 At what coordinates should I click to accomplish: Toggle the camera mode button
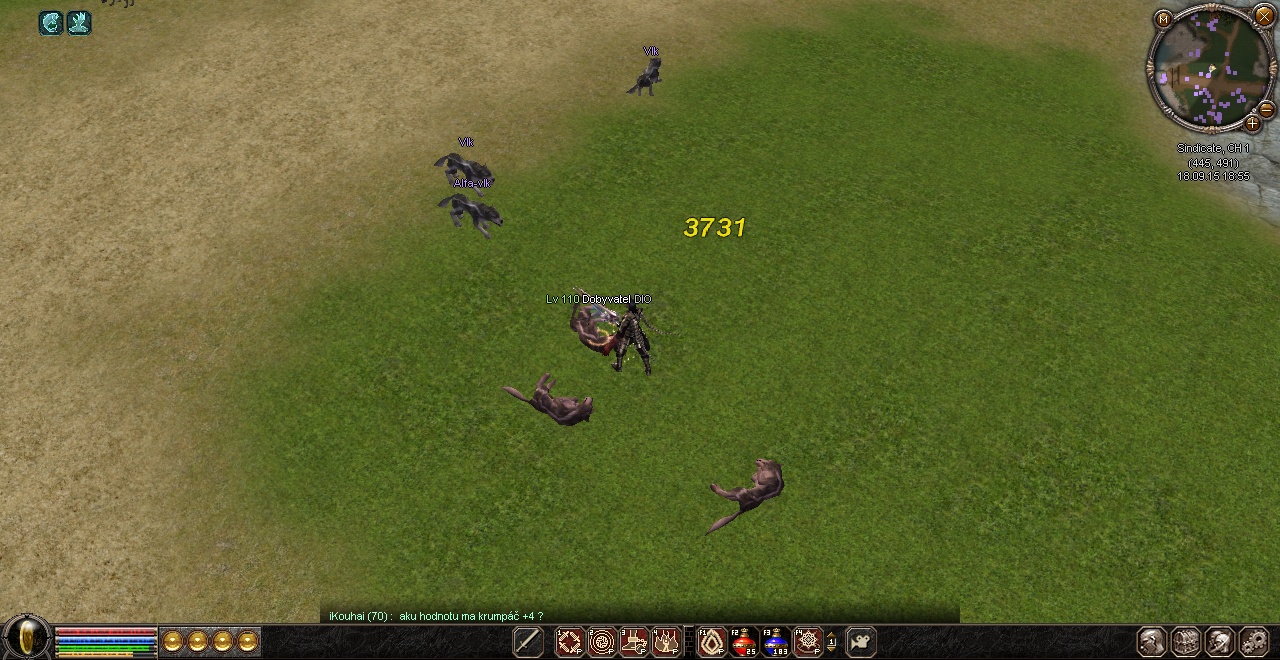[860, 641]
